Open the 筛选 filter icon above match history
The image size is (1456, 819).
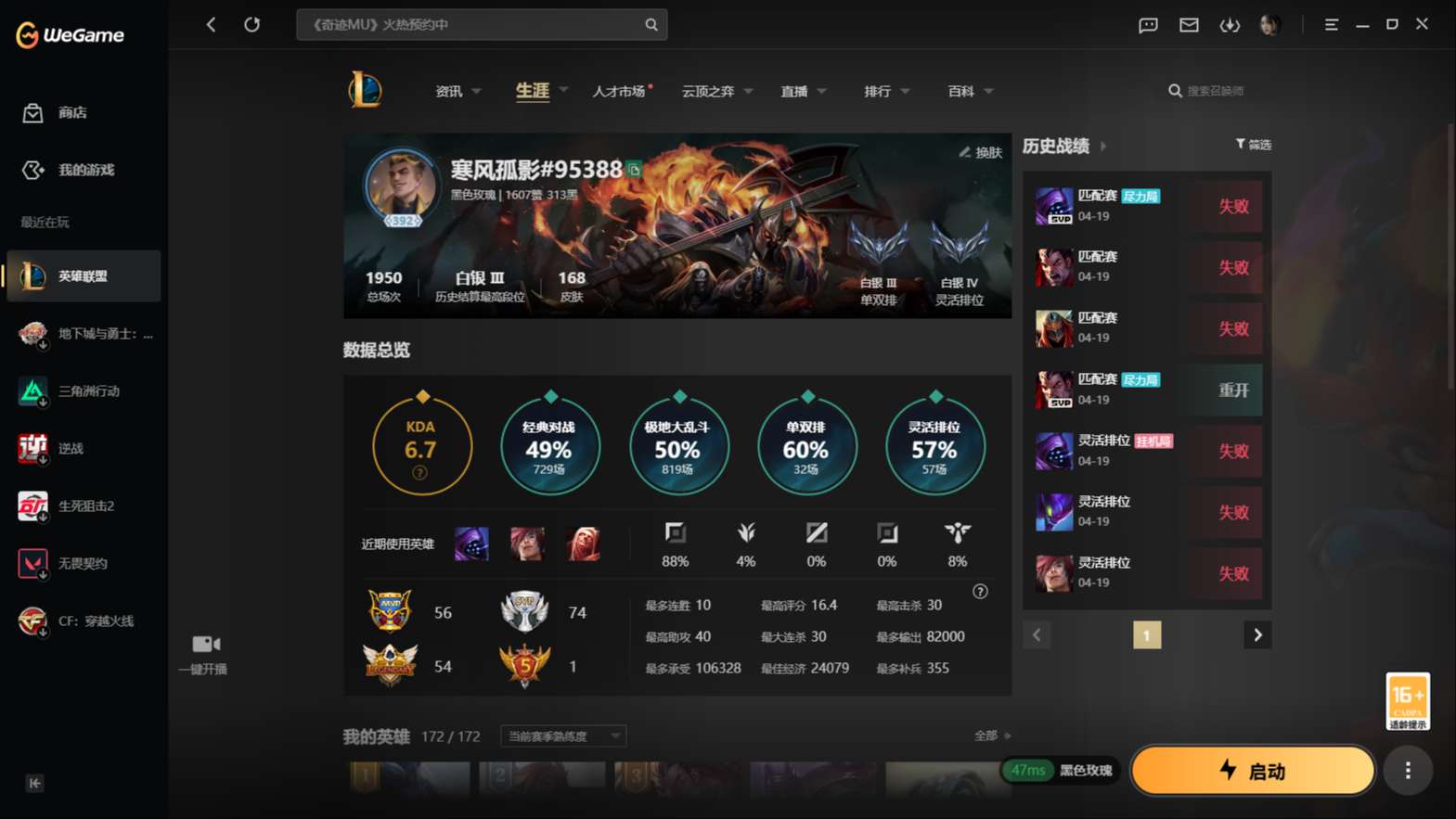pos(1240,144)
